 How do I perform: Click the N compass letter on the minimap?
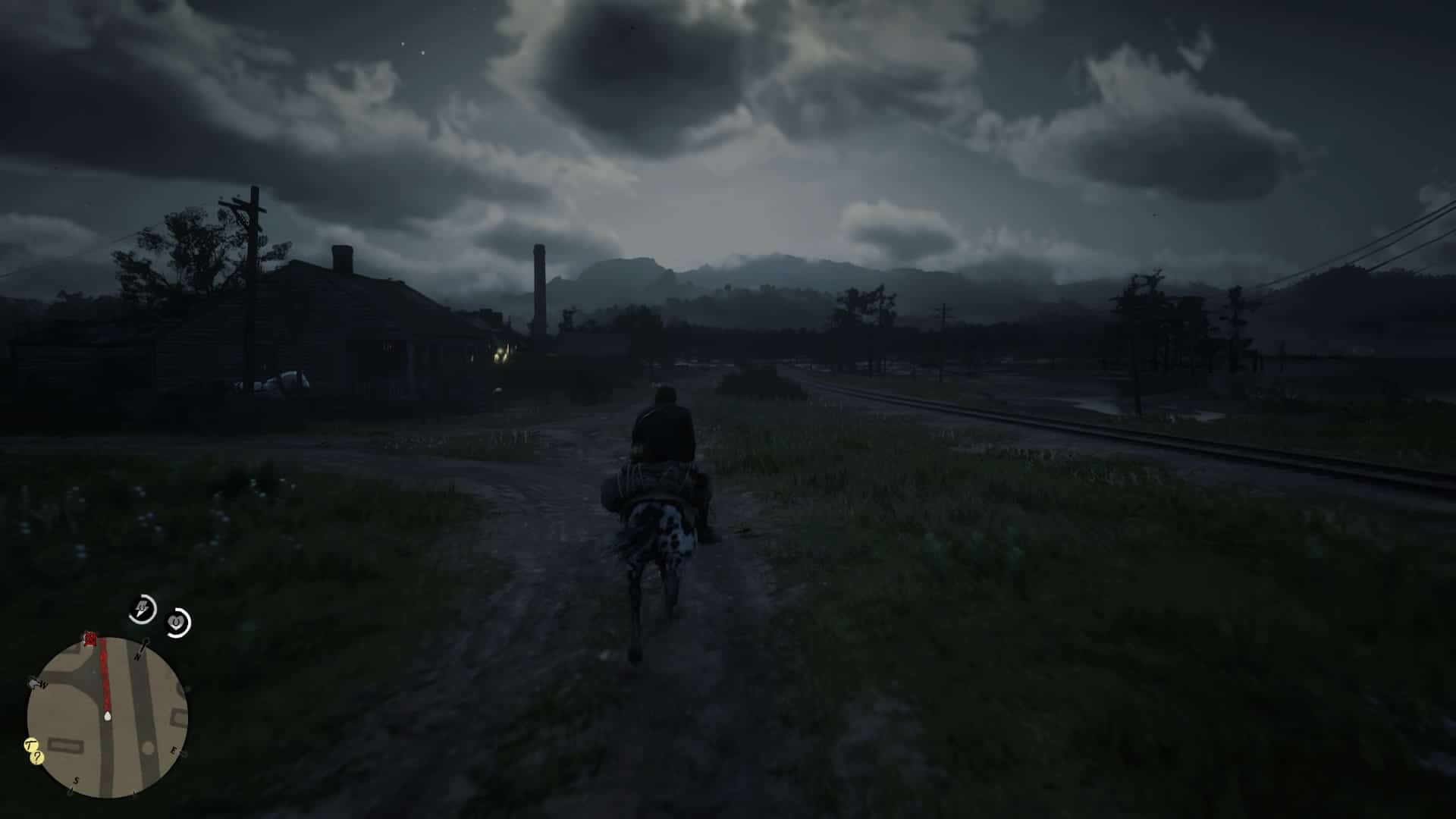pyautogui.click(x=138, y=656)
